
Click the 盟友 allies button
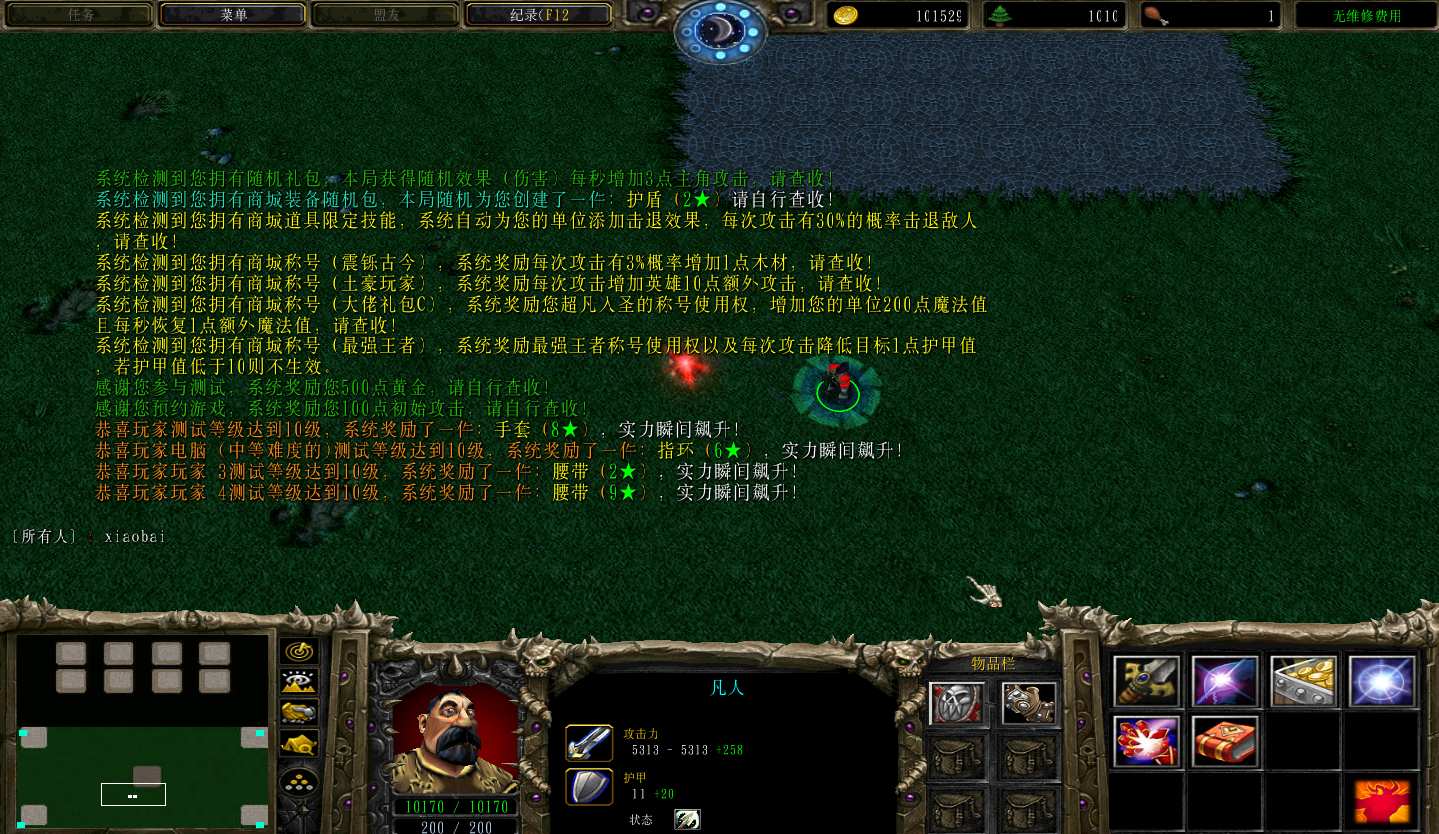[x=386, y=15]
